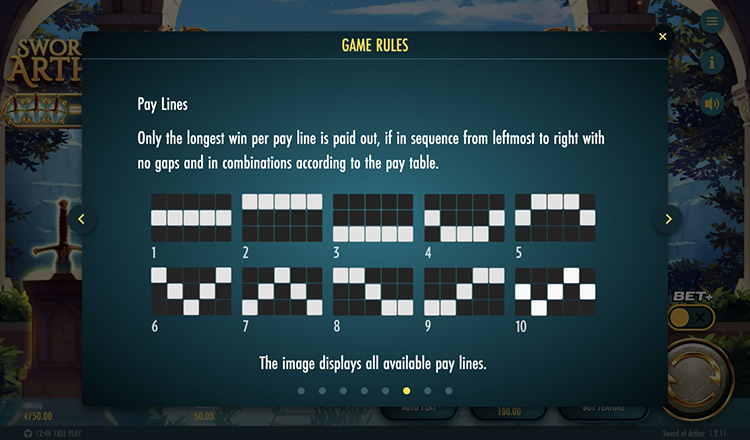Open the info icon
This screenshot has height=440, width=750.
pyautogui.click(x=712, y=62)
